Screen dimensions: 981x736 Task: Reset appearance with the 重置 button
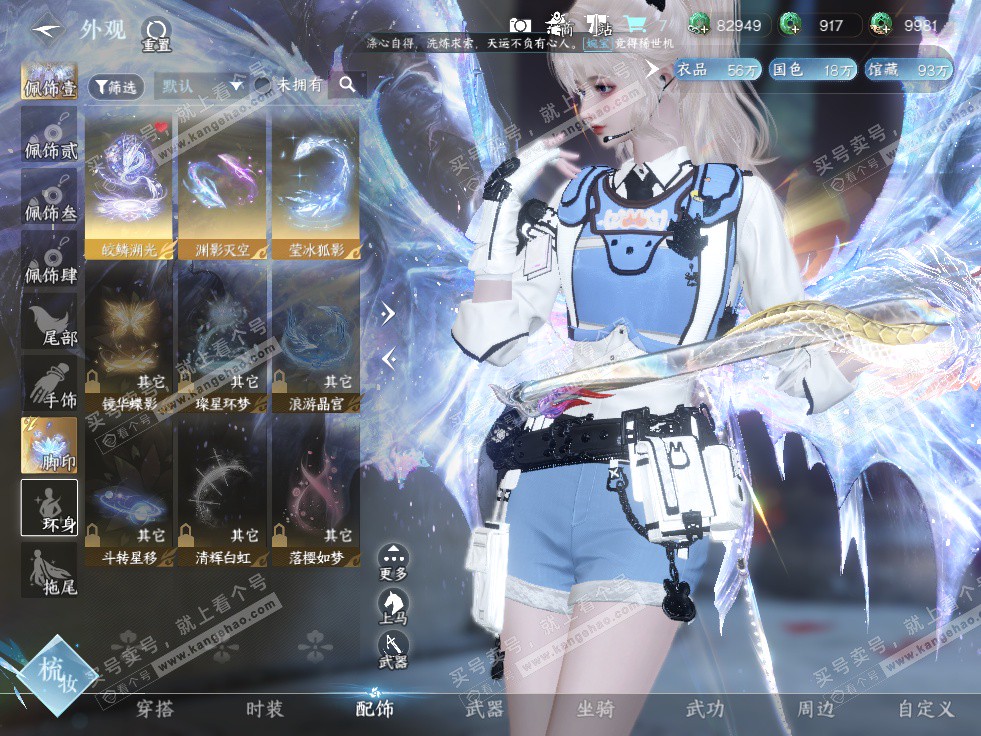click(156, 33)
